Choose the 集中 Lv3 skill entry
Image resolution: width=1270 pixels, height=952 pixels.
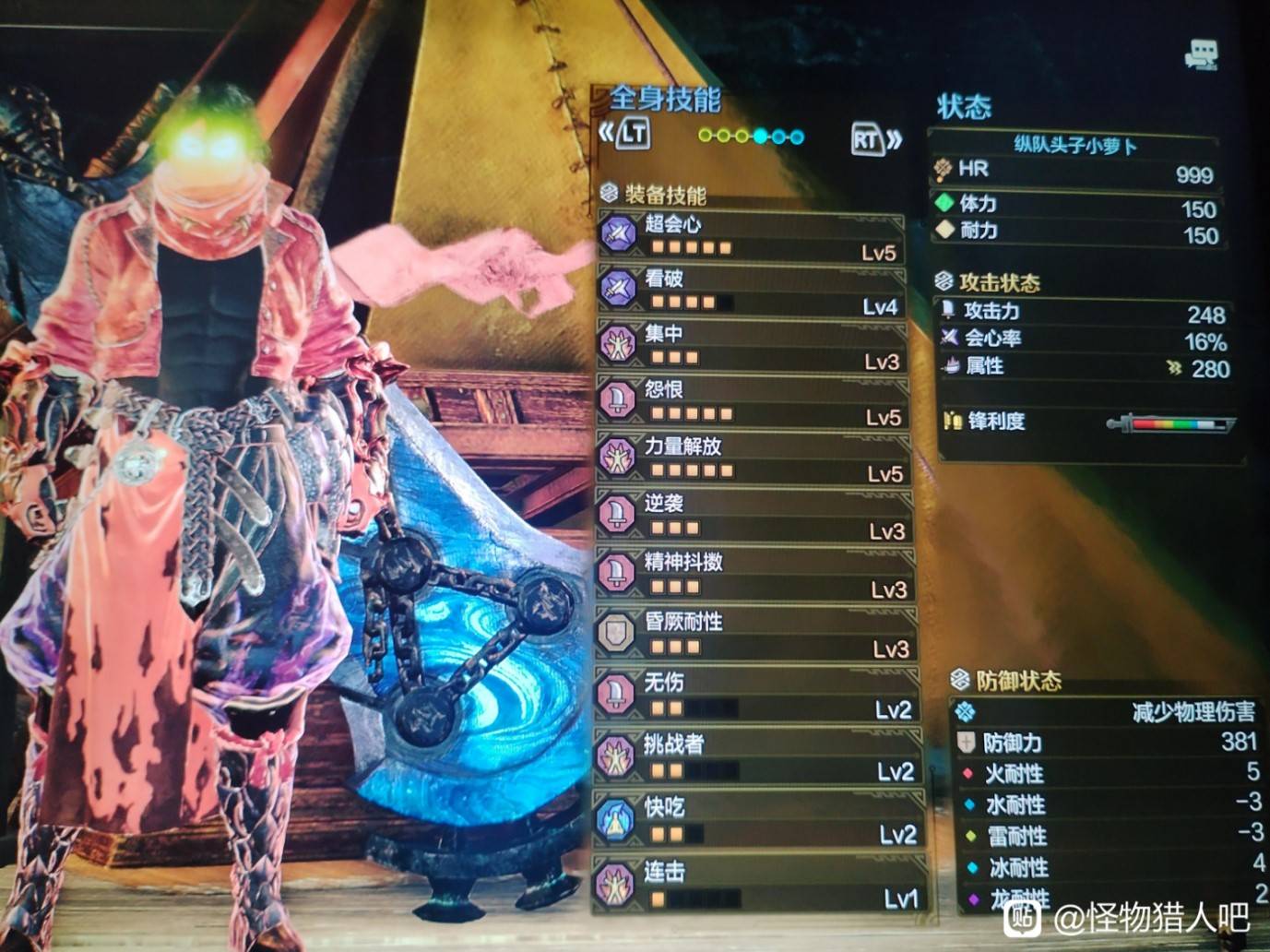pos(754,346)
